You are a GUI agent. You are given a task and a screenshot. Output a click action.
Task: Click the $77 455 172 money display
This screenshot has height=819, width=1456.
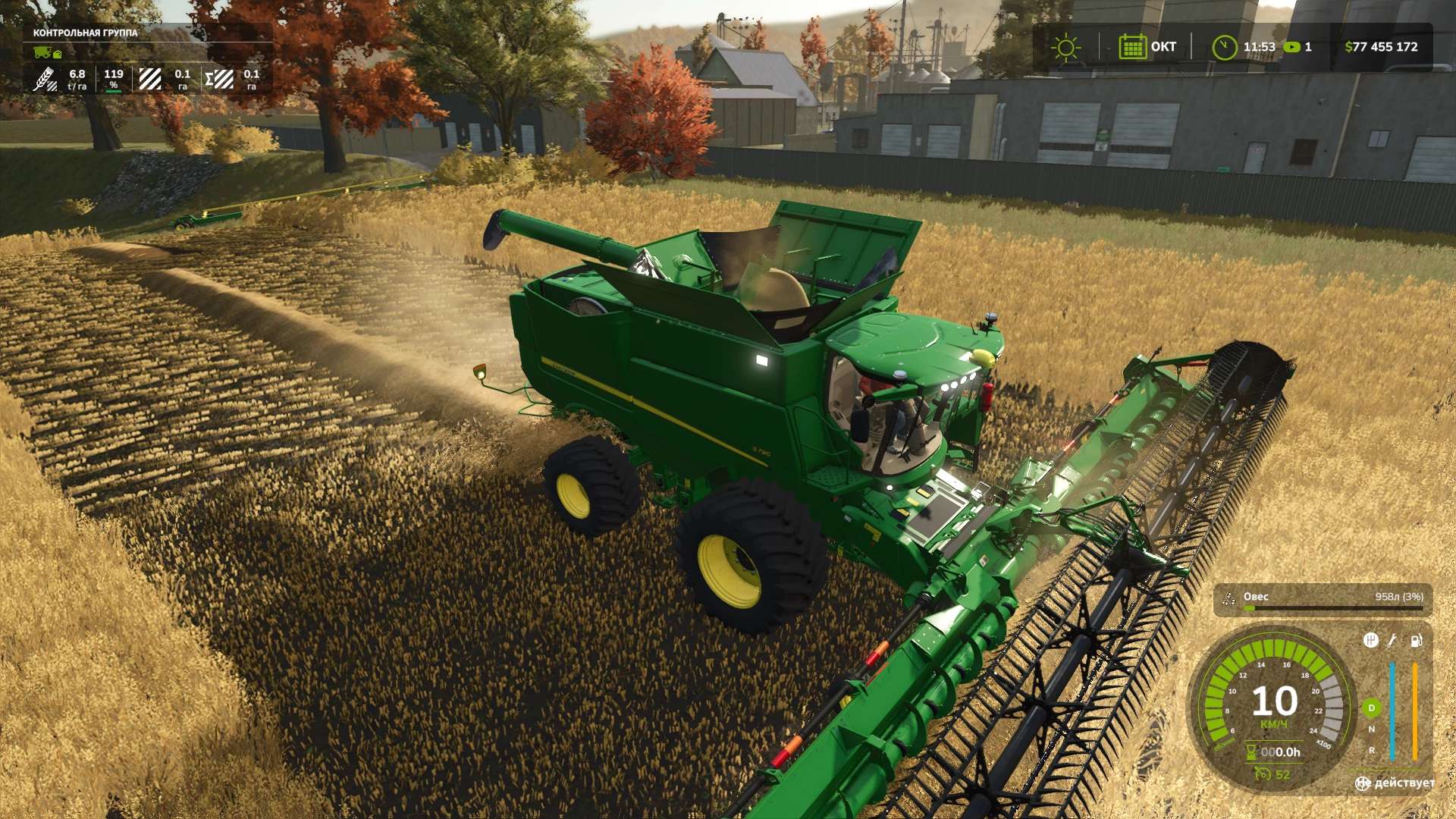click(x=1381, y=47)
